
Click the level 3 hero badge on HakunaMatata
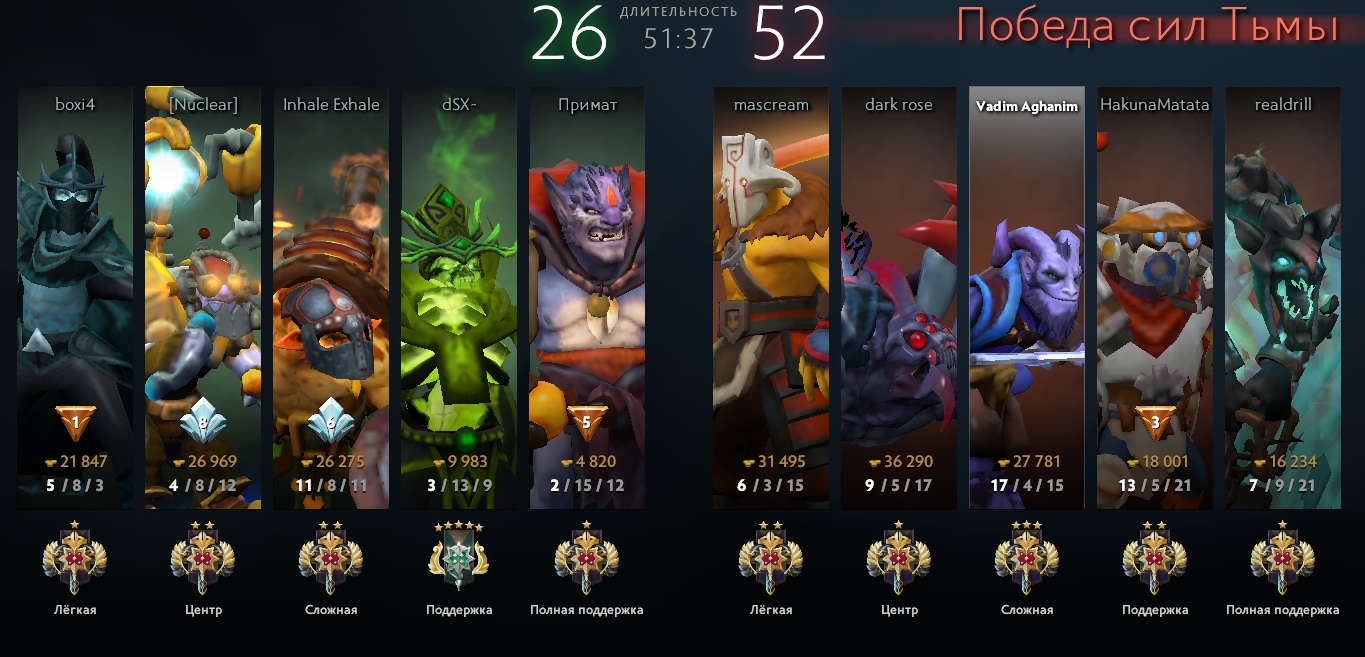pos(1155,422)
